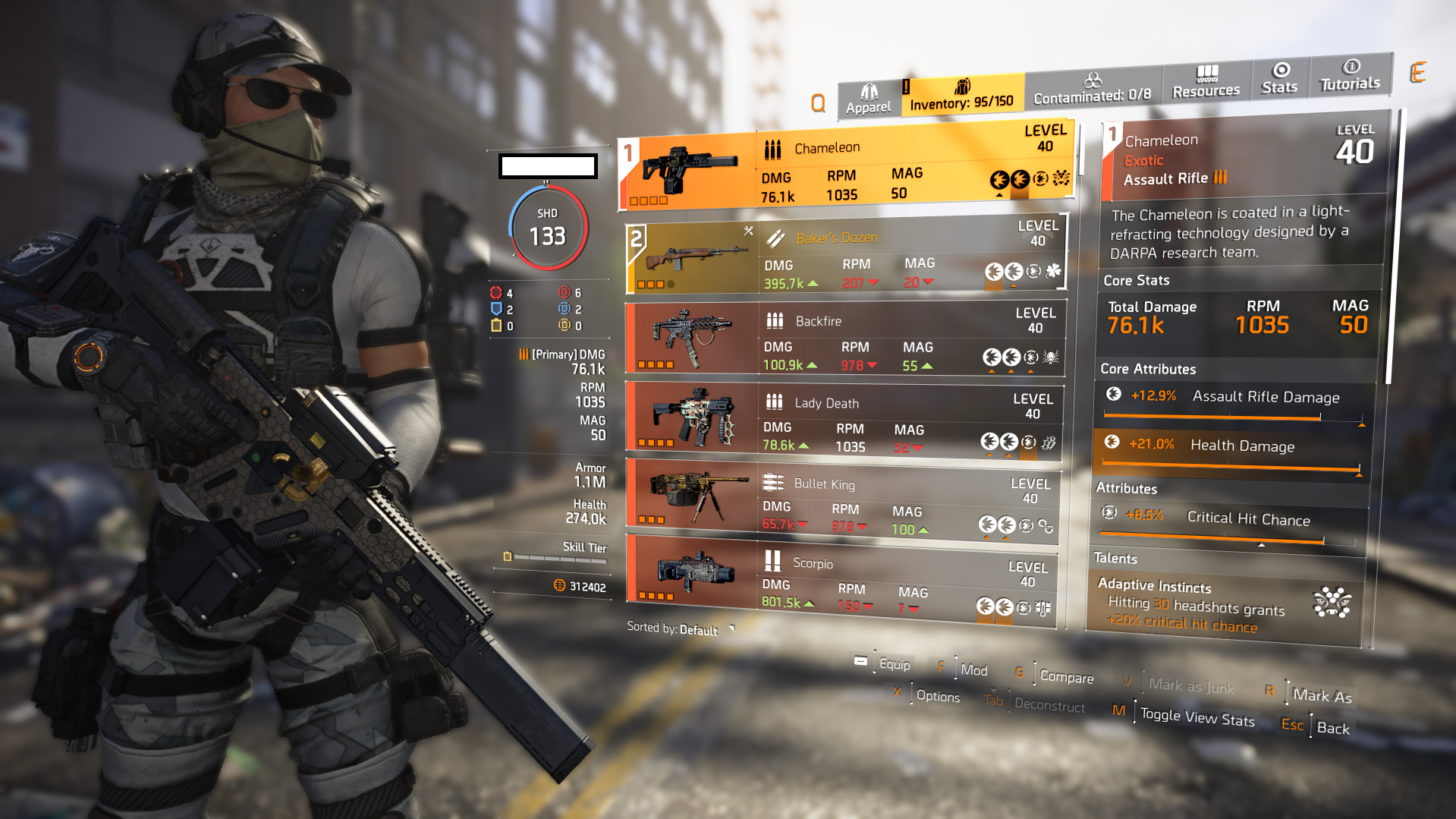The image size is (1456, 819).
Task: Choose the Backfire weapon entry
Action: pyautogui.click(x=844, y=339)
